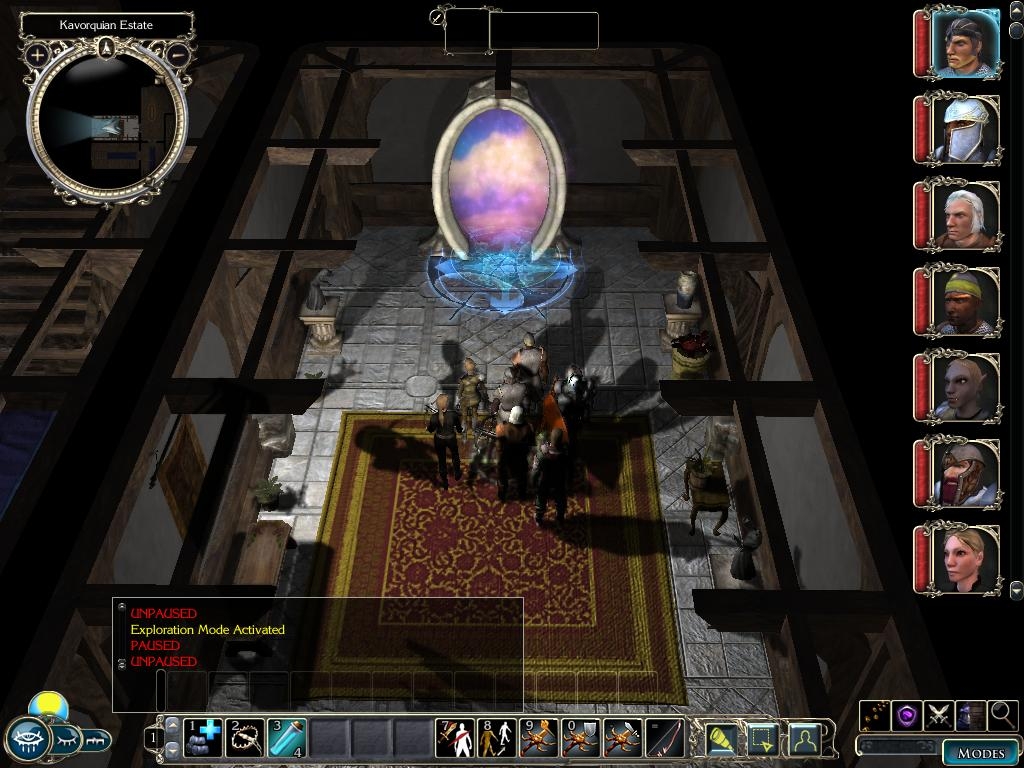The width and height of the screenshot is (1024, 768).
Task: Zoom in the minimap with plus button
Action: pyautogui.click(x=37, y=54)
